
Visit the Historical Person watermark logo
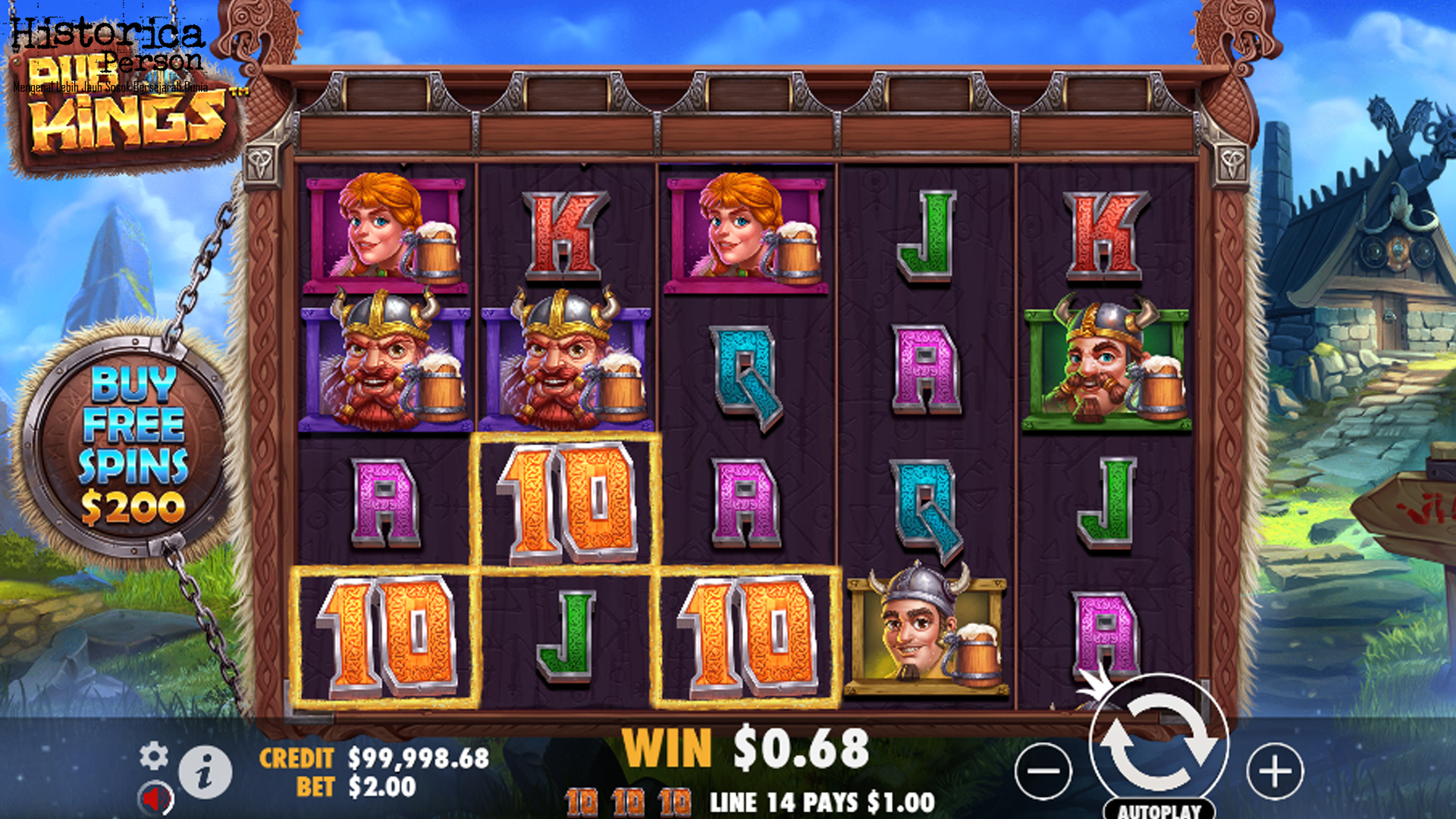coord(108,47)
